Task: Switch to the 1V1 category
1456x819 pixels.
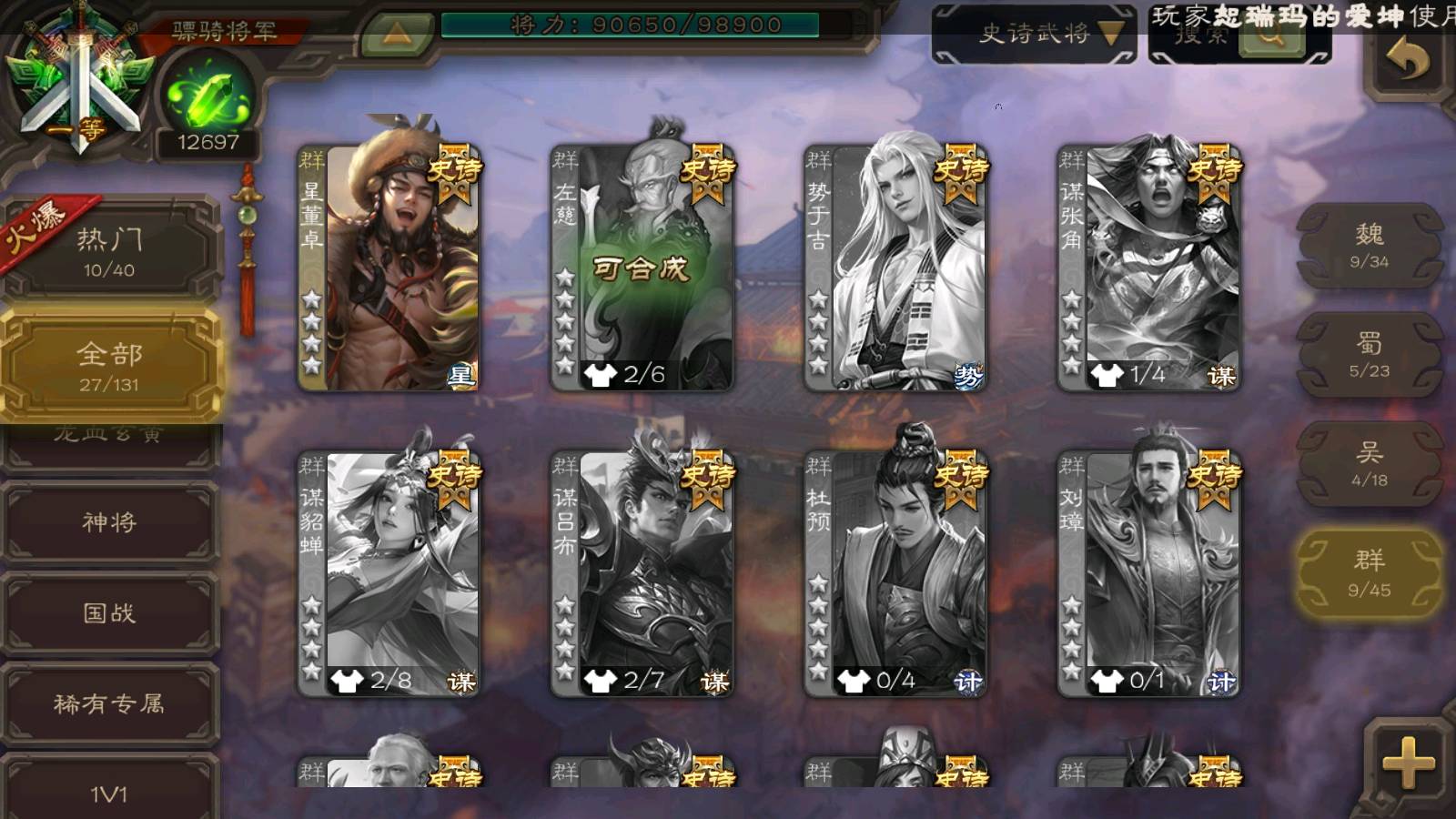Action: pos(109,792)
